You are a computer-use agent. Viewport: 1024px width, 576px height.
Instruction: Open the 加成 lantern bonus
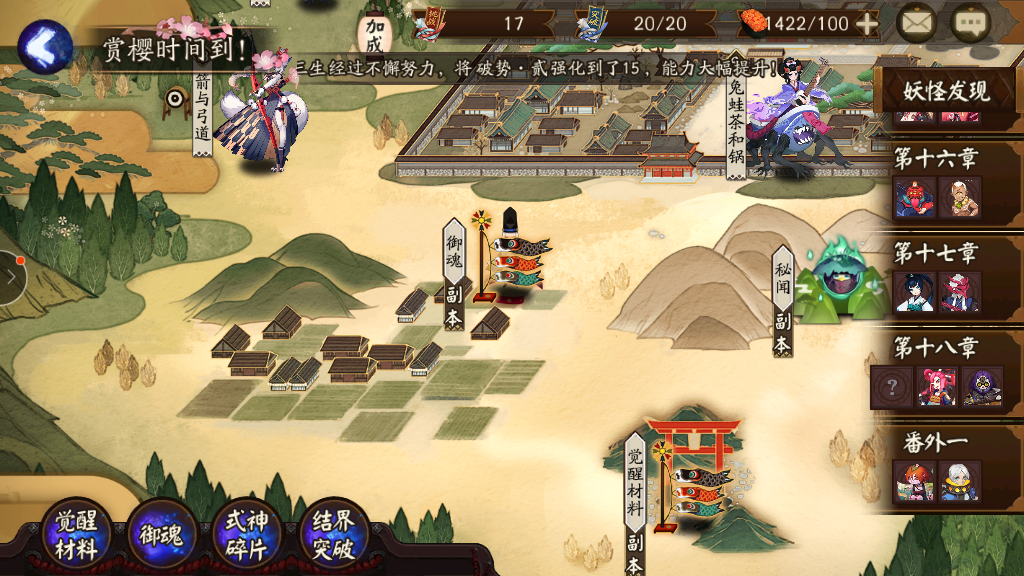[x=375, y=30]
